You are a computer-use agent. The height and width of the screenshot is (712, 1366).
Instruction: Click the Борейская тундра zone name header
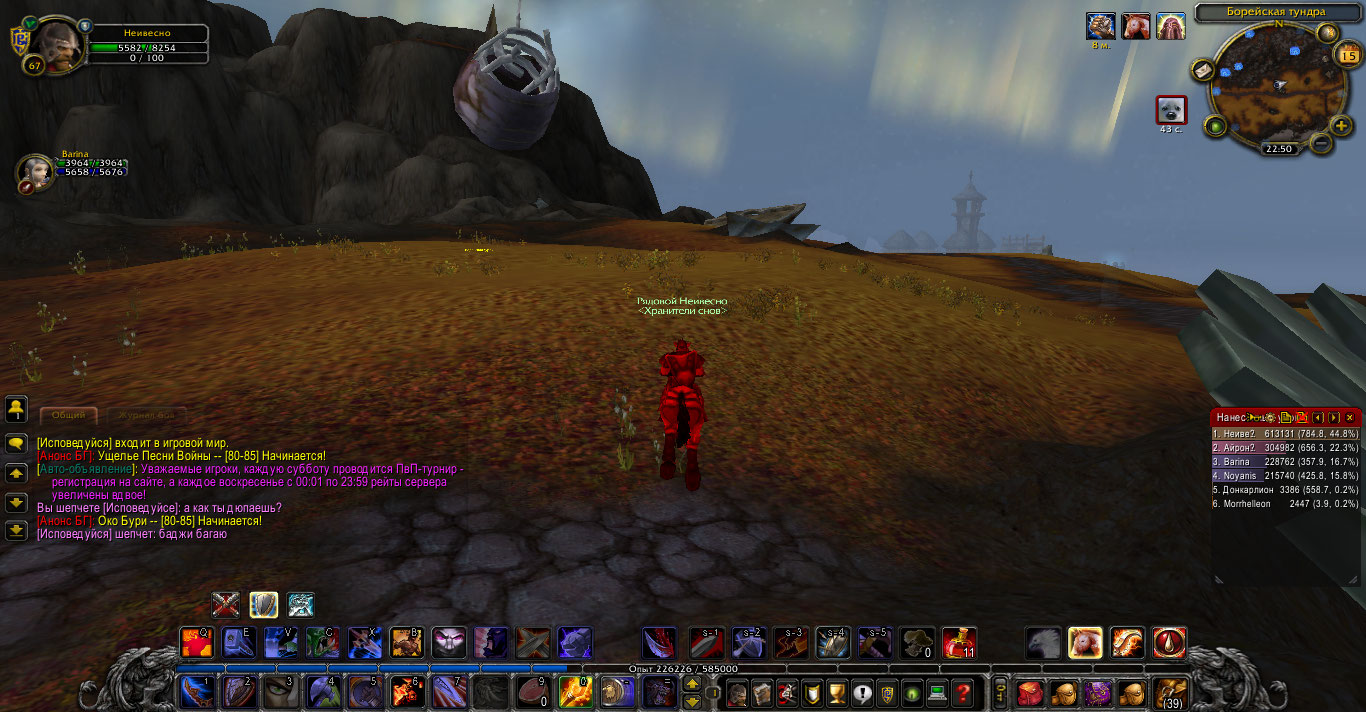(1275, 12)
